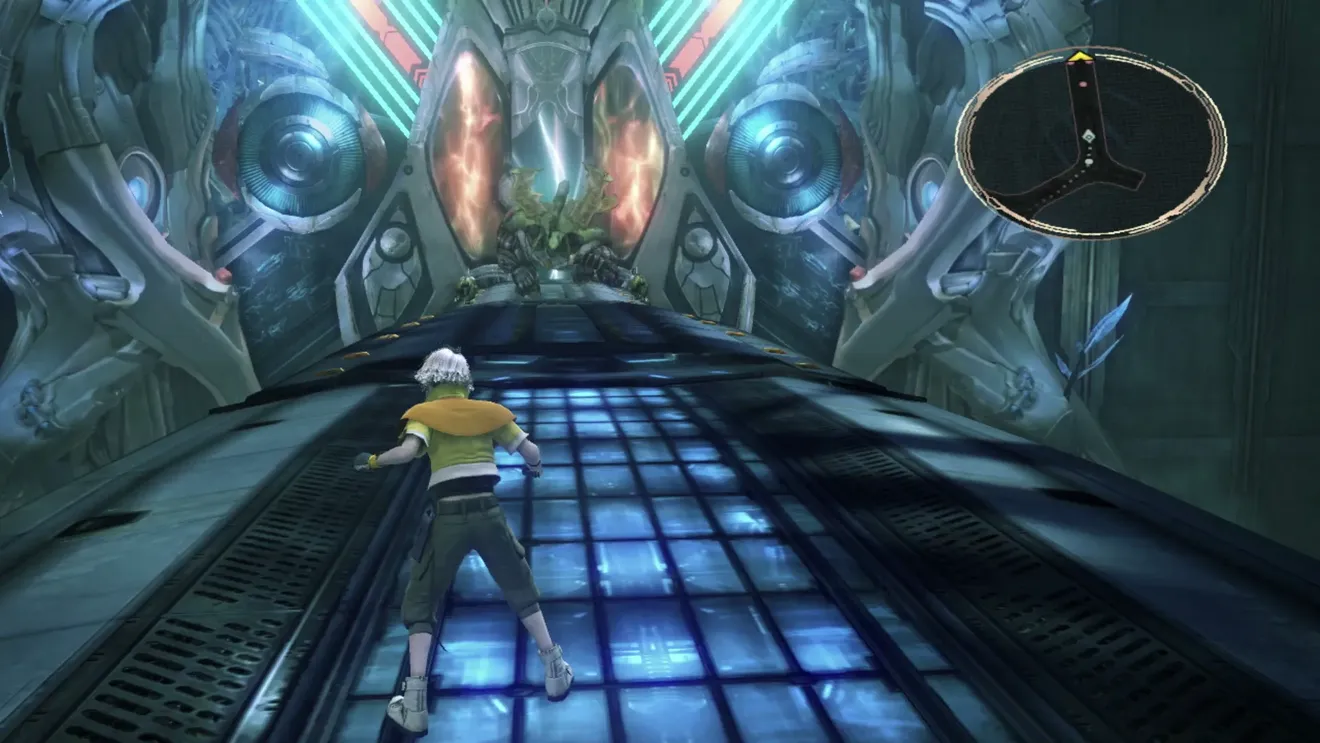
Task: Open the oval minimap
Action: pos(1091,143)
